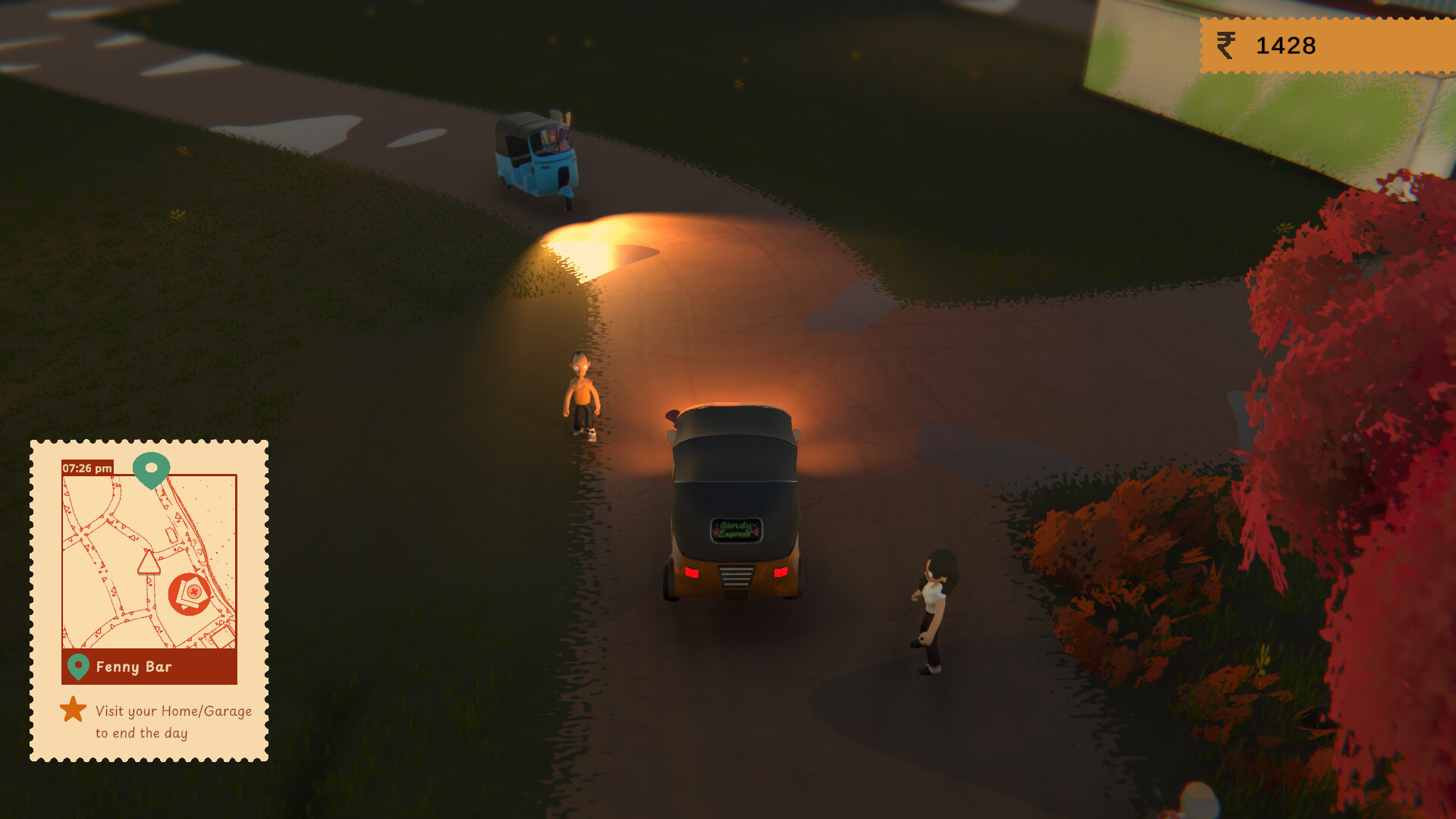Click the green location pin next to Fenny Bar

coord(79,668)
